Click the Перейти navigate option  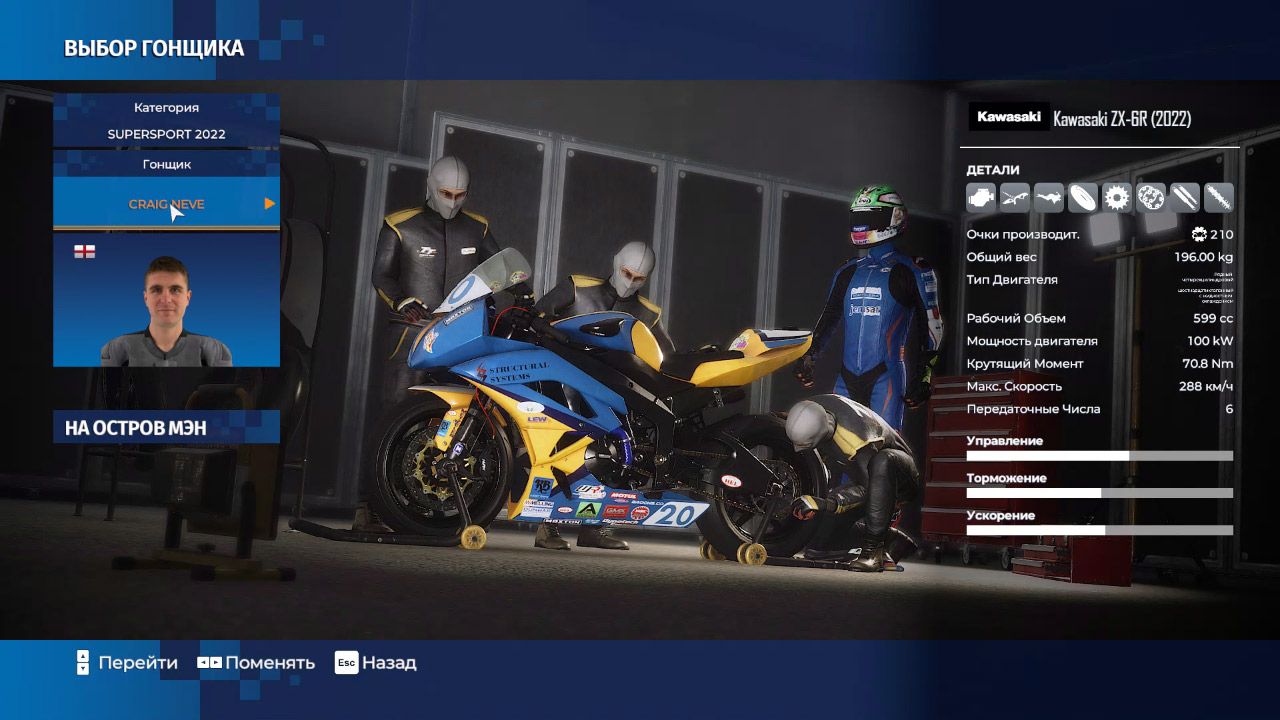pyautogui.click(x=127, y=663)
